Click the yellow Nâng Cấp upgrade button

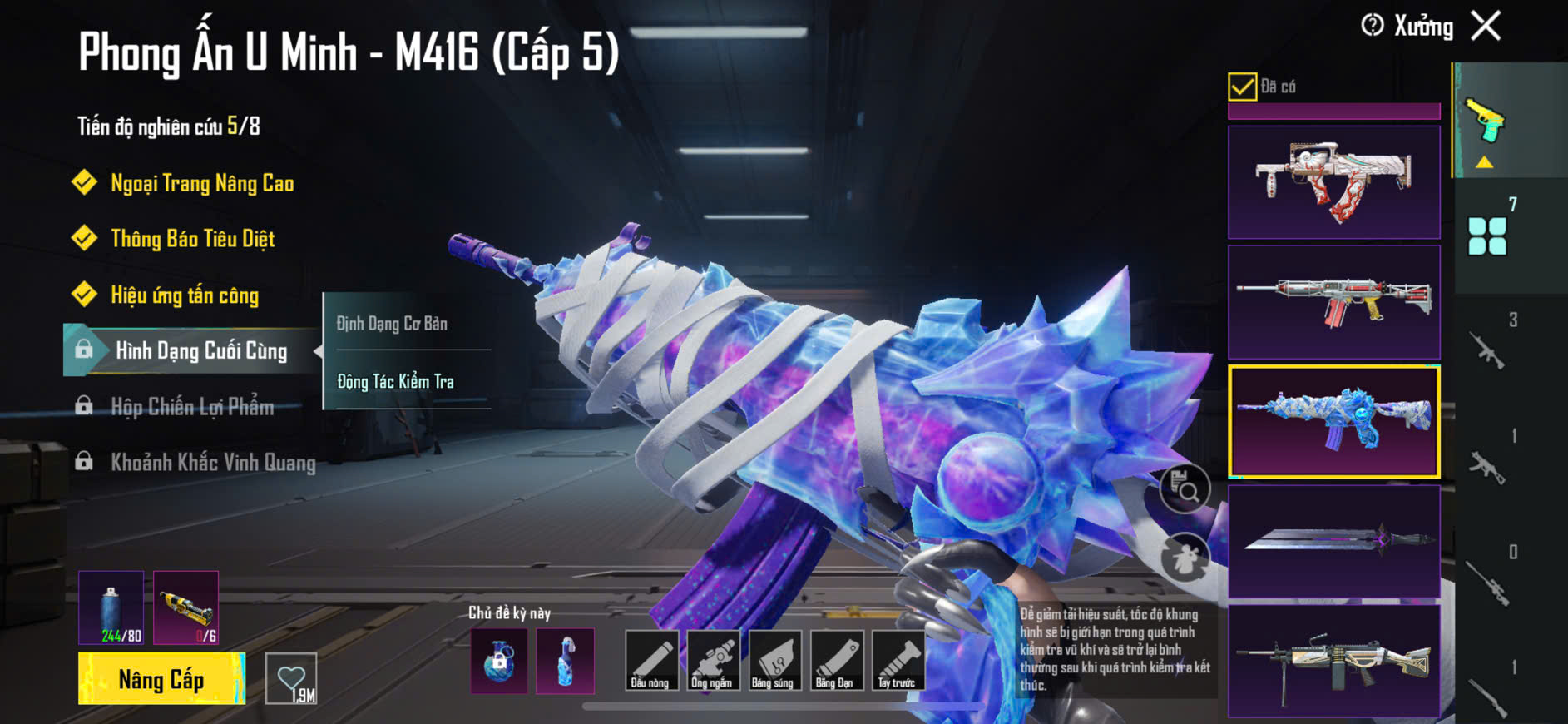click(161, 679)
